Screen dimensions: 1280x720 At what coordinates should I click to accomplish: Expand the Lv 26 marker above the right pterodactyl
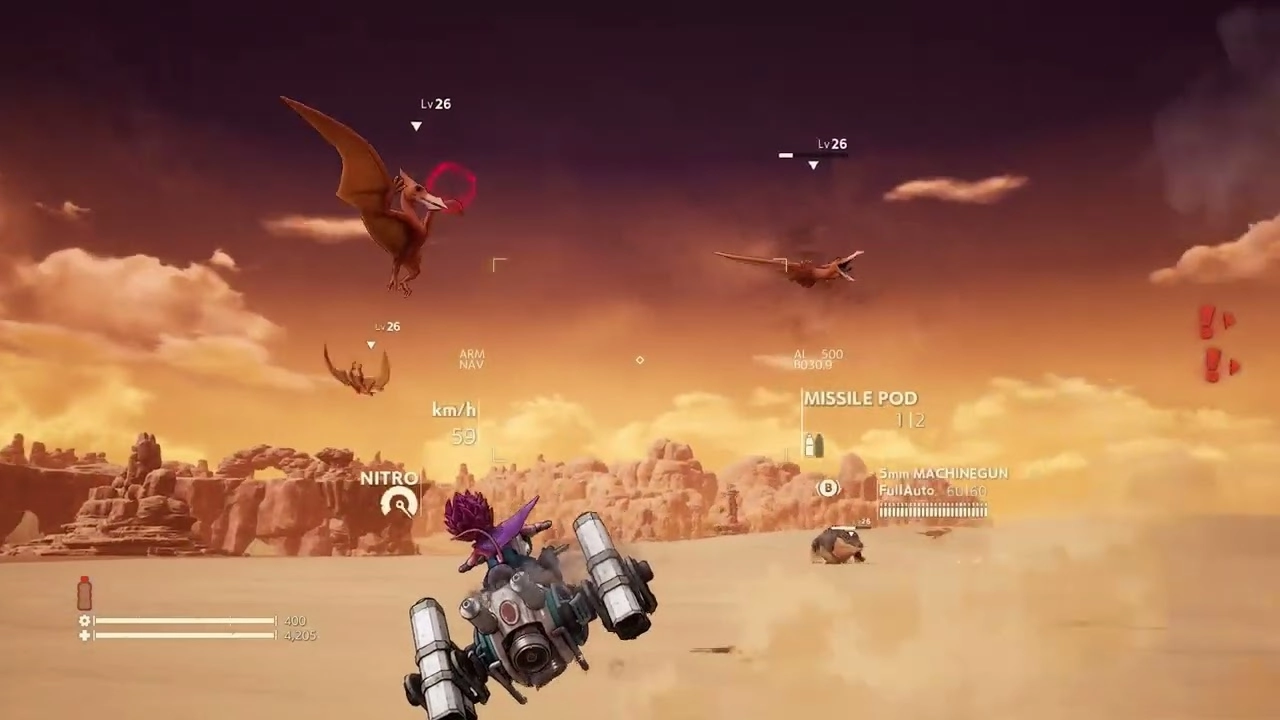(x=831, y=144)
